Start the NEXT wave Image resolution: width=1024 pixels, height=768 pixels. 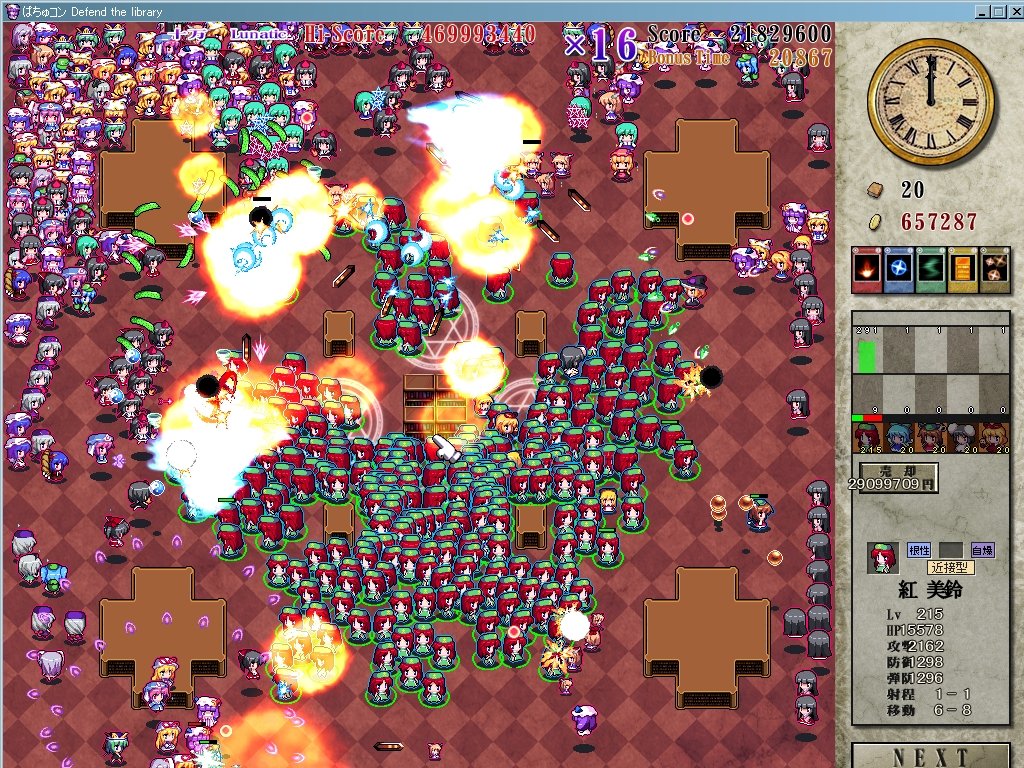tap(931, 757)
